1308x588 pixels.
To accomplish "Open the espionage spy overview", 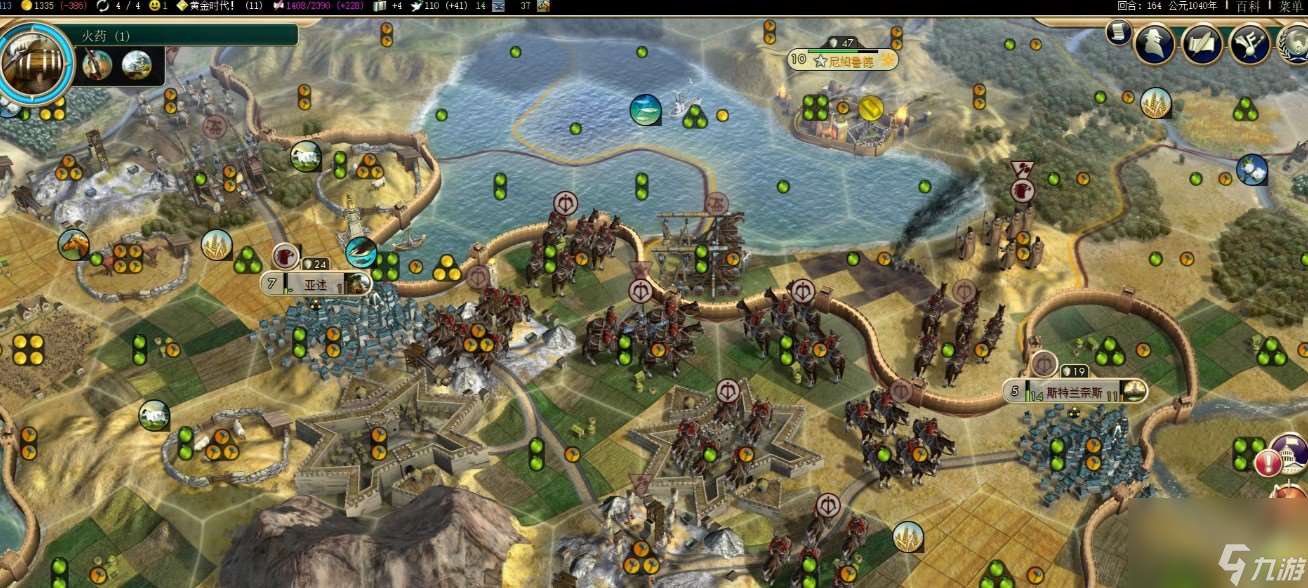I will pos(1153,45).
